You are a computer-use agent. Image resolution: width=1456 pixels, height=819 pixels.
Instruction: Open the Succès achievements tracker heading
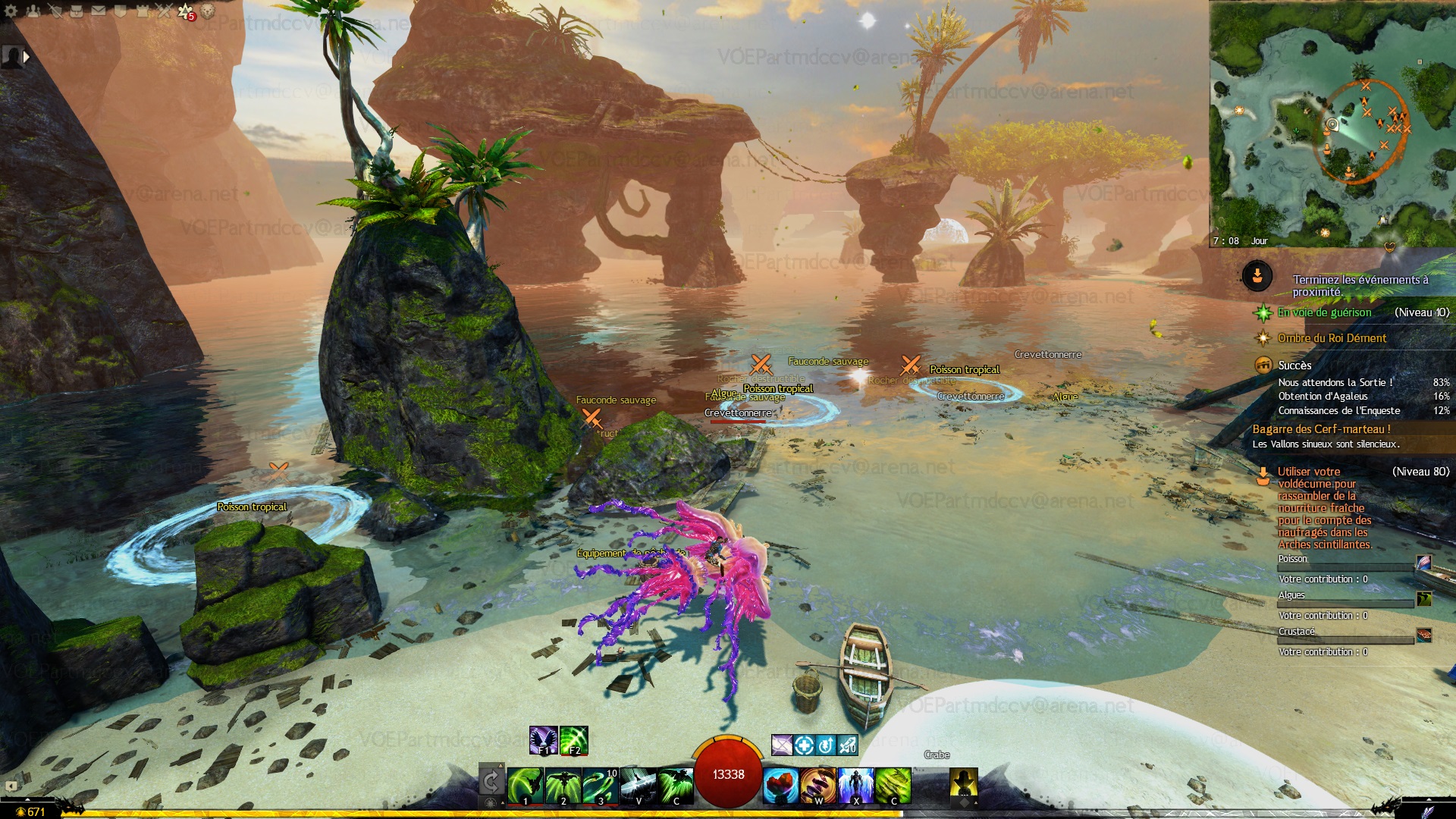pyautogui.click(x=1294, y=366)
